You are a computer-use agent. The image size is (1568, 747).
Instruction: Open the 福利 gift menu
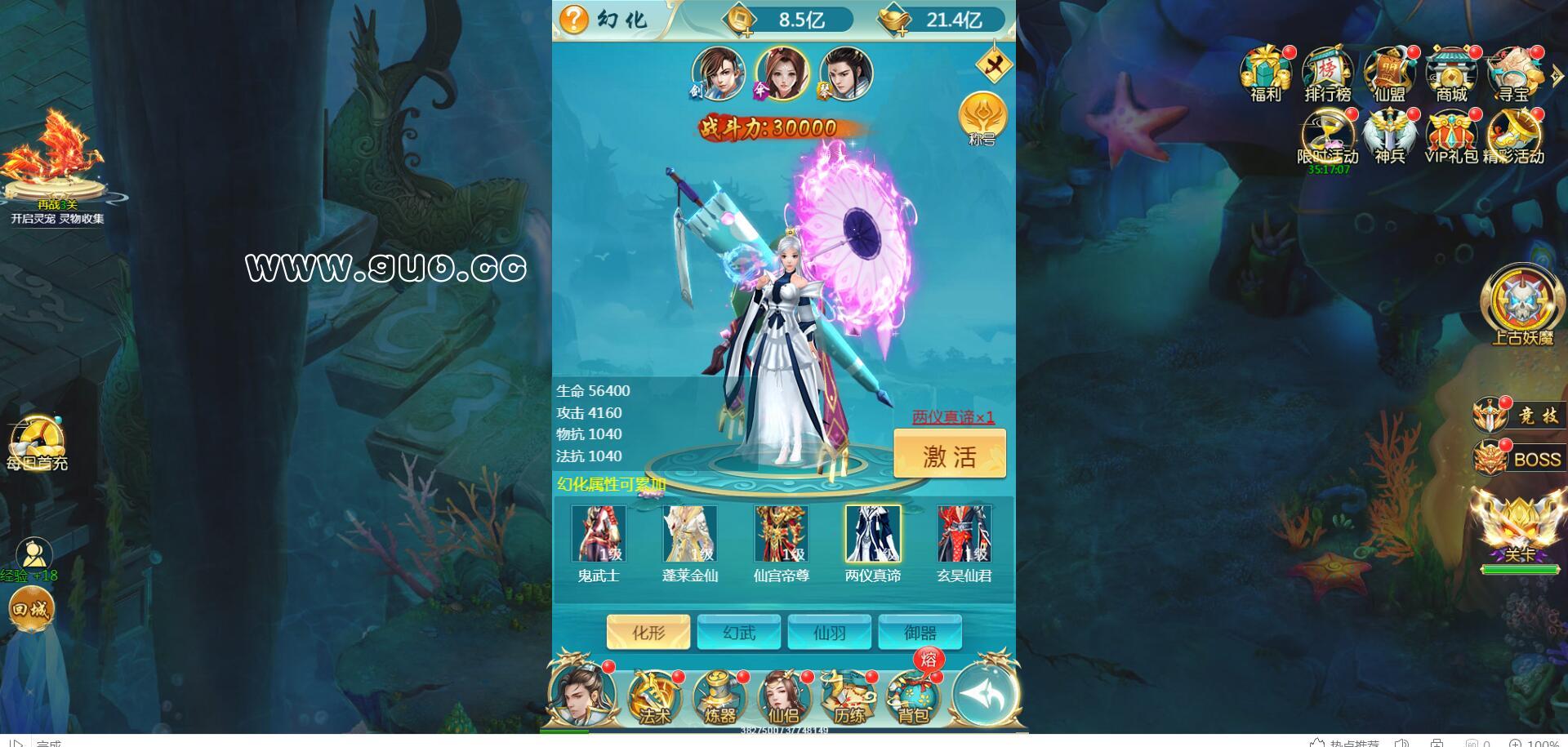click(x=1265, y=73)
